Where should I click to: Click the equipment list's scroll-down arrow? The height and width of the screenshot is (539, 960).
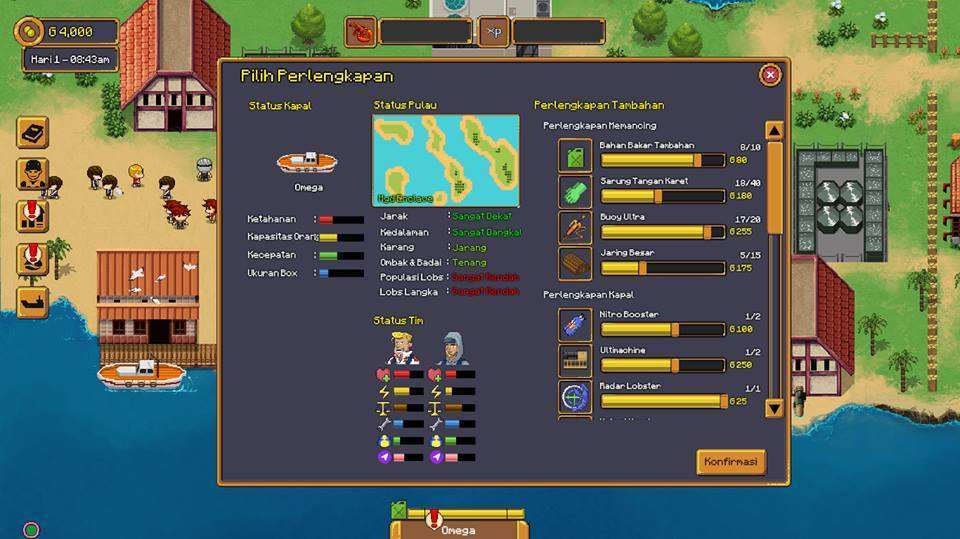click(x=774, y=407)
